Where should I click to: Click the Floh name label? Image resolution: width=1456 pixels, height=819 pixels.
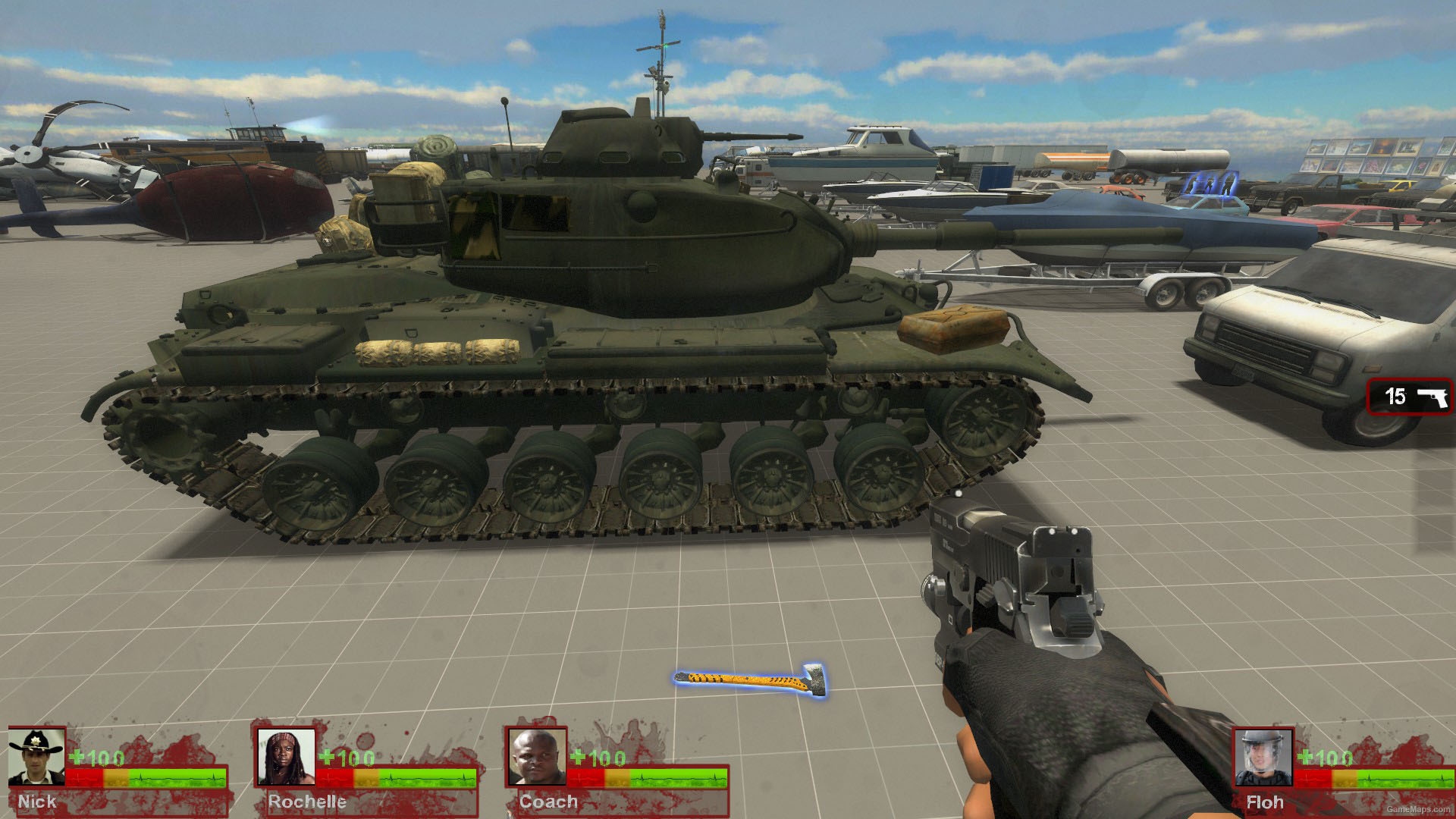coord(1265,801)
